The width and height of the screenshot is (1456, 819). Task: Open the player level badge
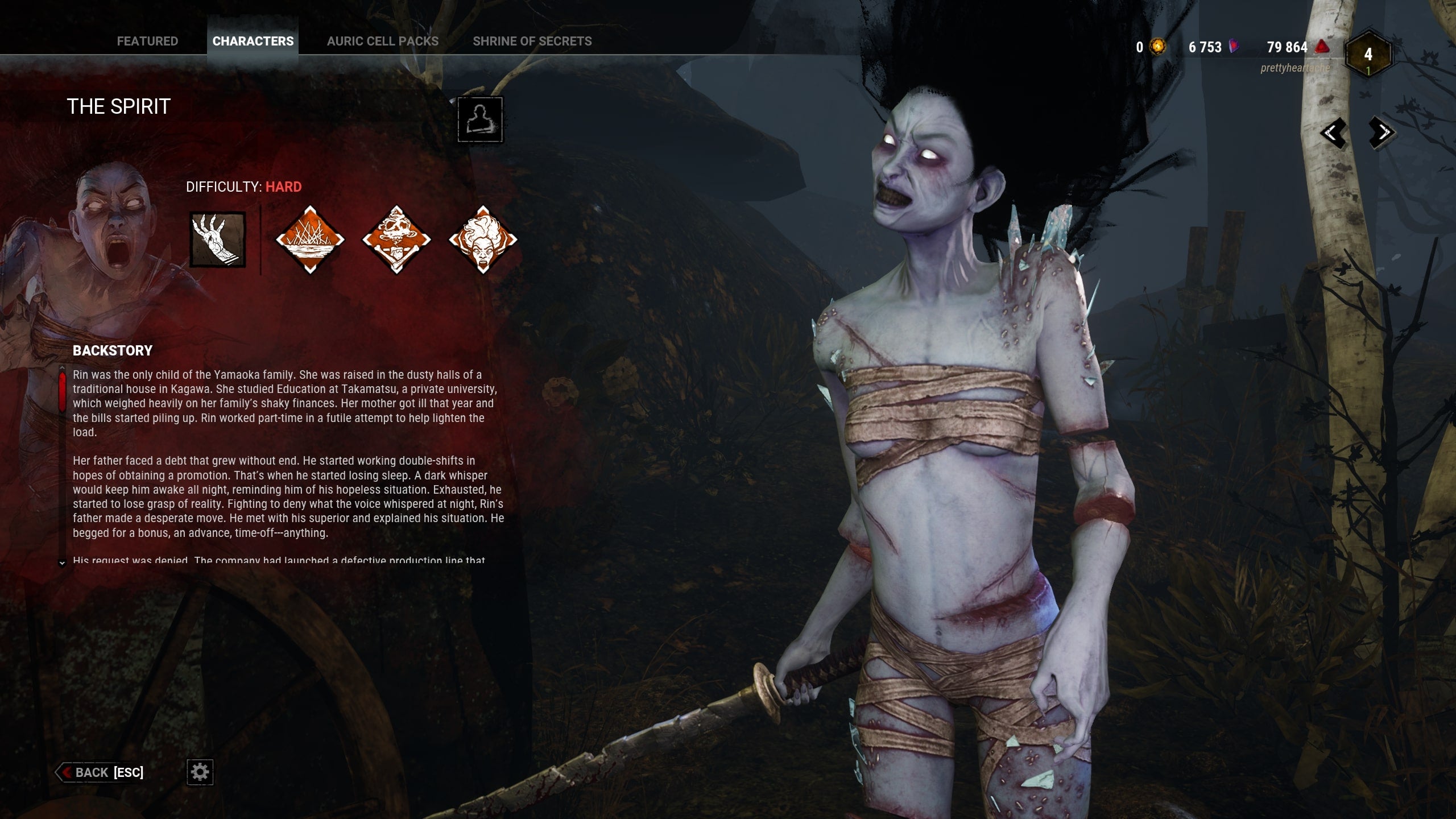click(1368, 55)
